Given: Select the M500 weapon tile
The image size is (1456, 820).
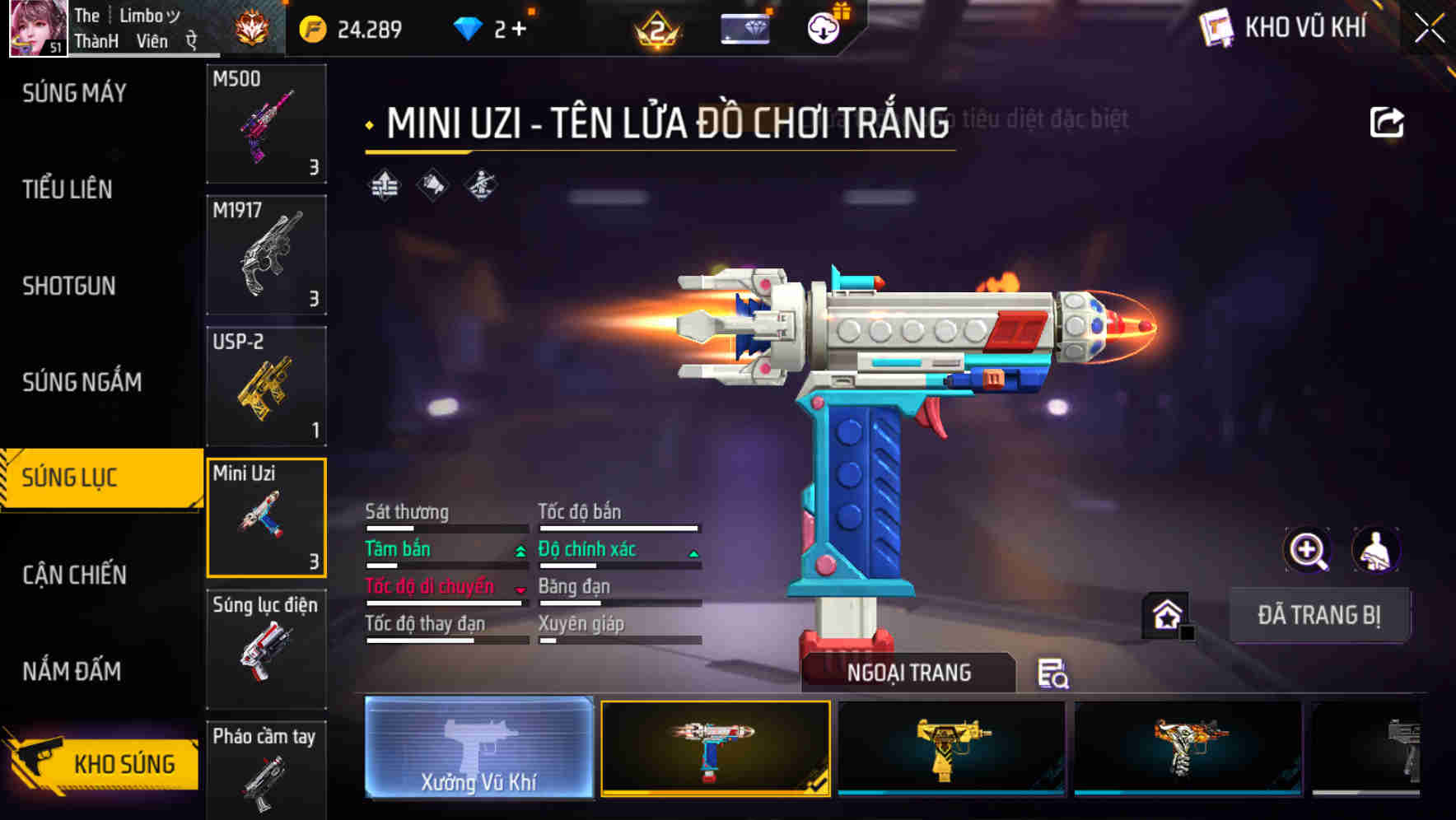Looking at the screenshot, I should coord(266,123).
